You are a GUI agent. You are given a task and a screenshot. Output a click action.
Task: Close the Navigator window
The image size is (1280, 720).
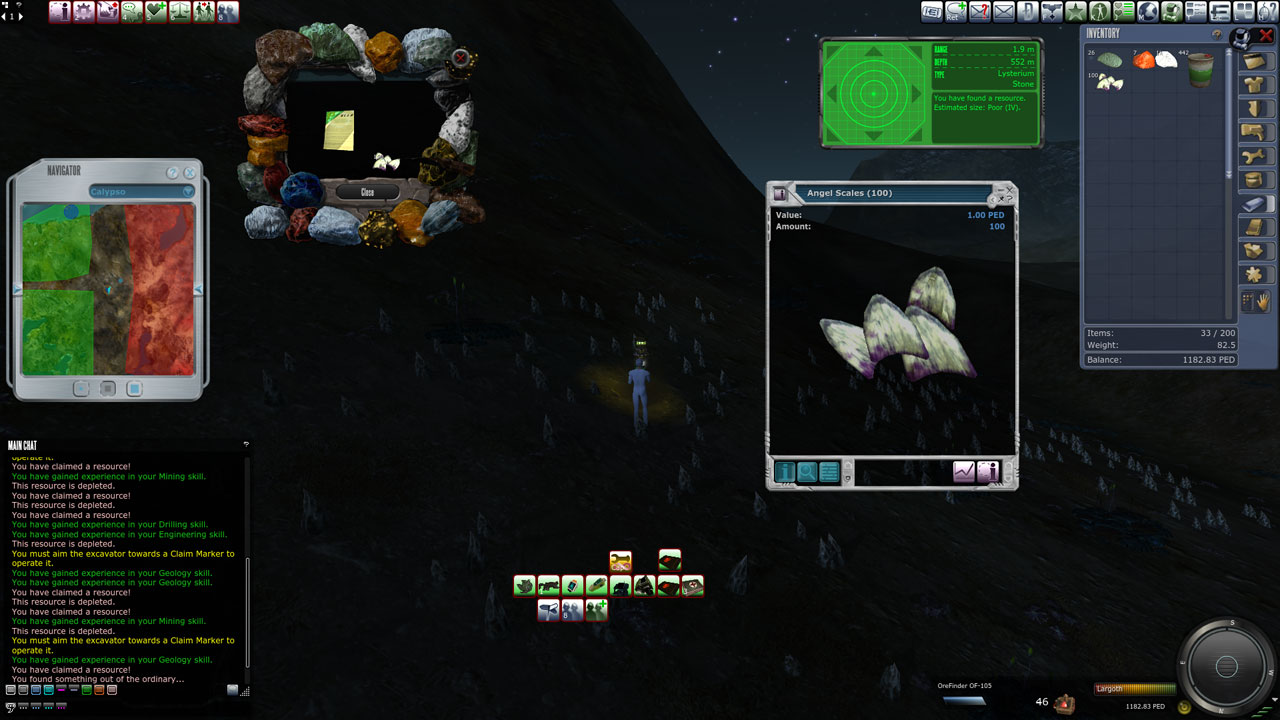coord(189,173)
